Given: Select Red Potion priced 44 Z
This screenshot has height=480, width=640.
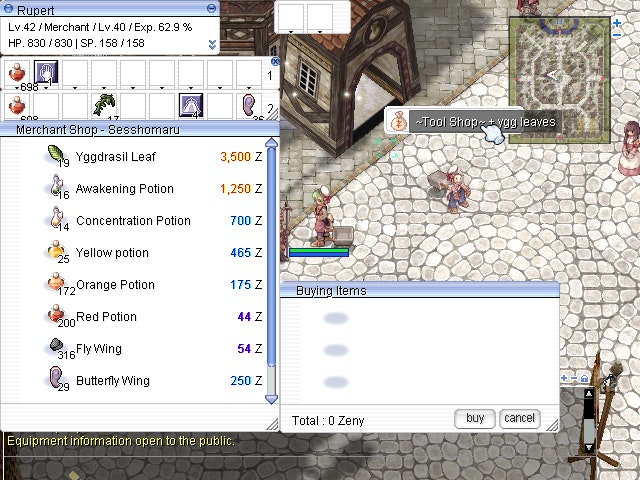Looking at the screenshot, I should (x=106, y=317).
